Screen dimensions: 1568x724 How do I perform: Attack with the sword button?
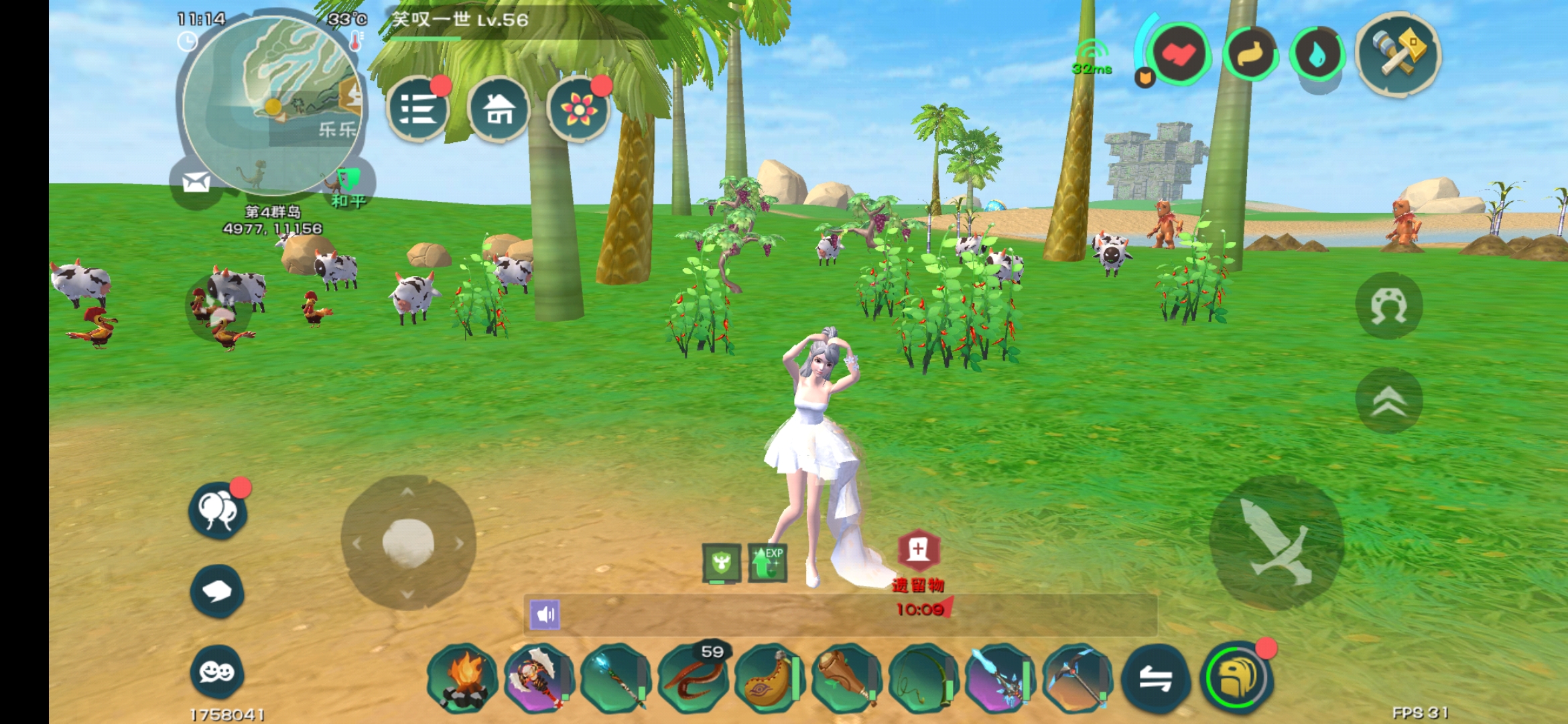[1276, 543]
